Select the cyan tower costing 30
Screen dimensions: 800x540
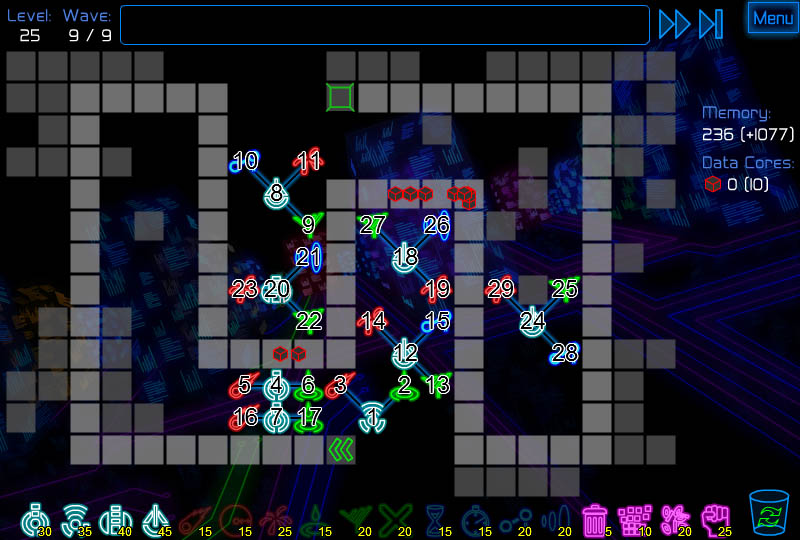pos(36,519)
